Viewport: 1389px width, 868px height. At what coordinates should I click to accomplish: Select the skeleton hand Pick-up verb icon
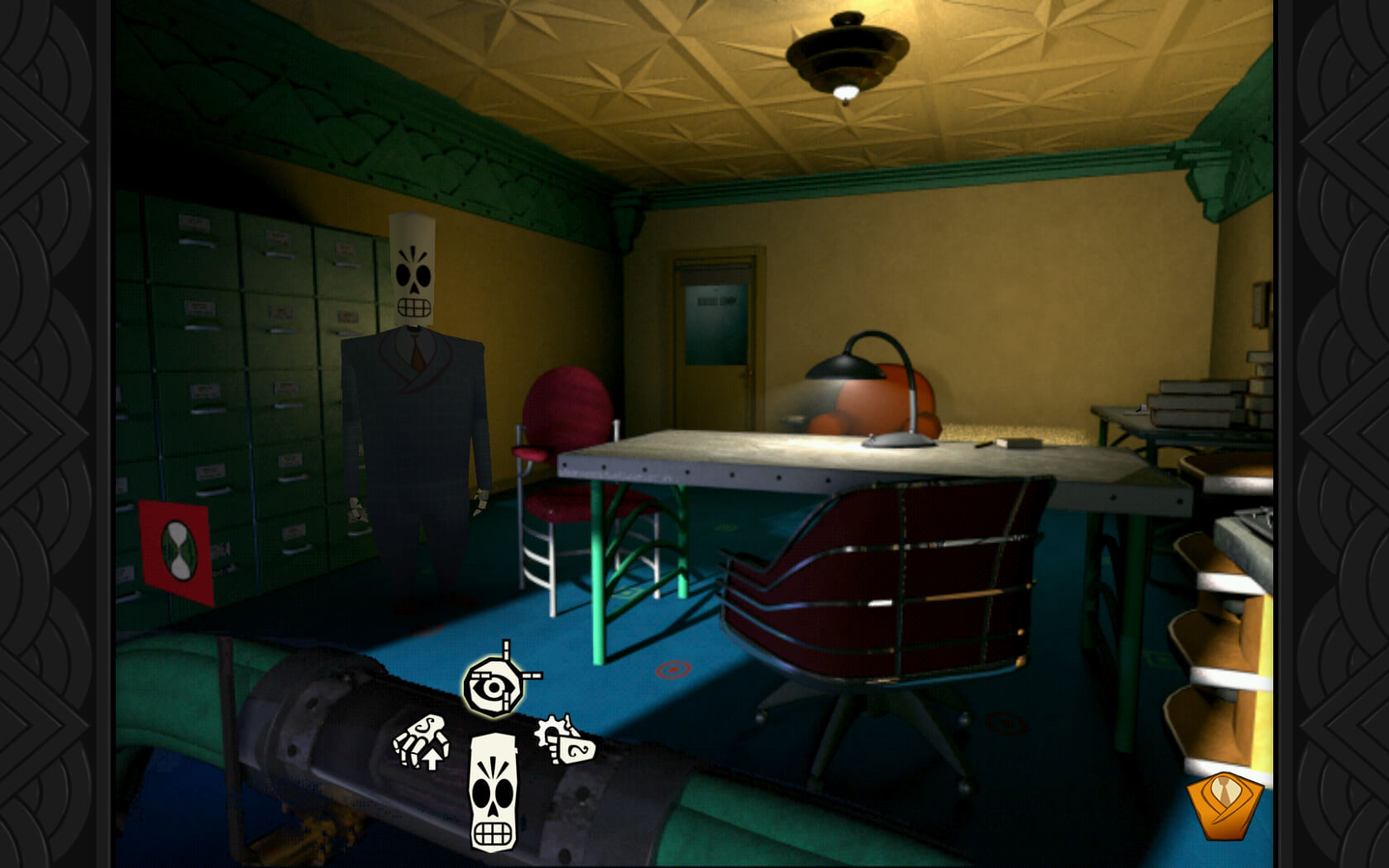coord(422,742)
